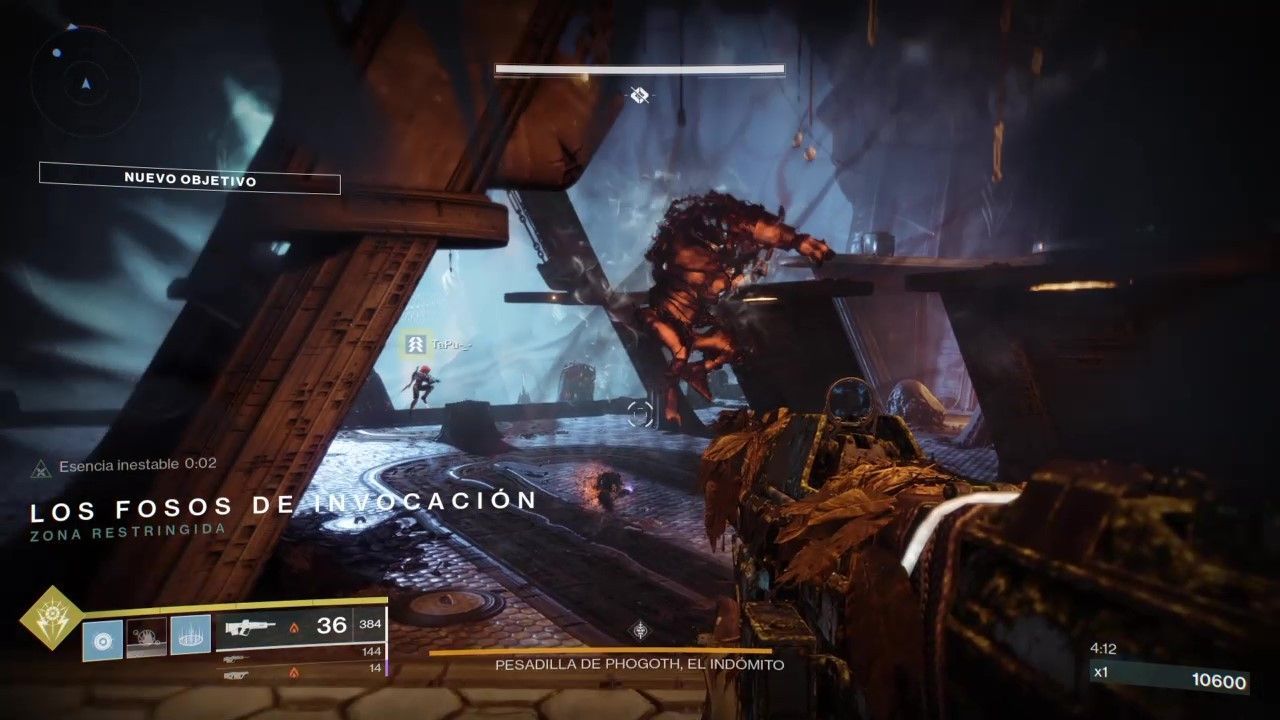The height and width of the screenshot is (720, 1280).
Task: Click the Esencia inestable buff icon
Action: coord(41,466)
